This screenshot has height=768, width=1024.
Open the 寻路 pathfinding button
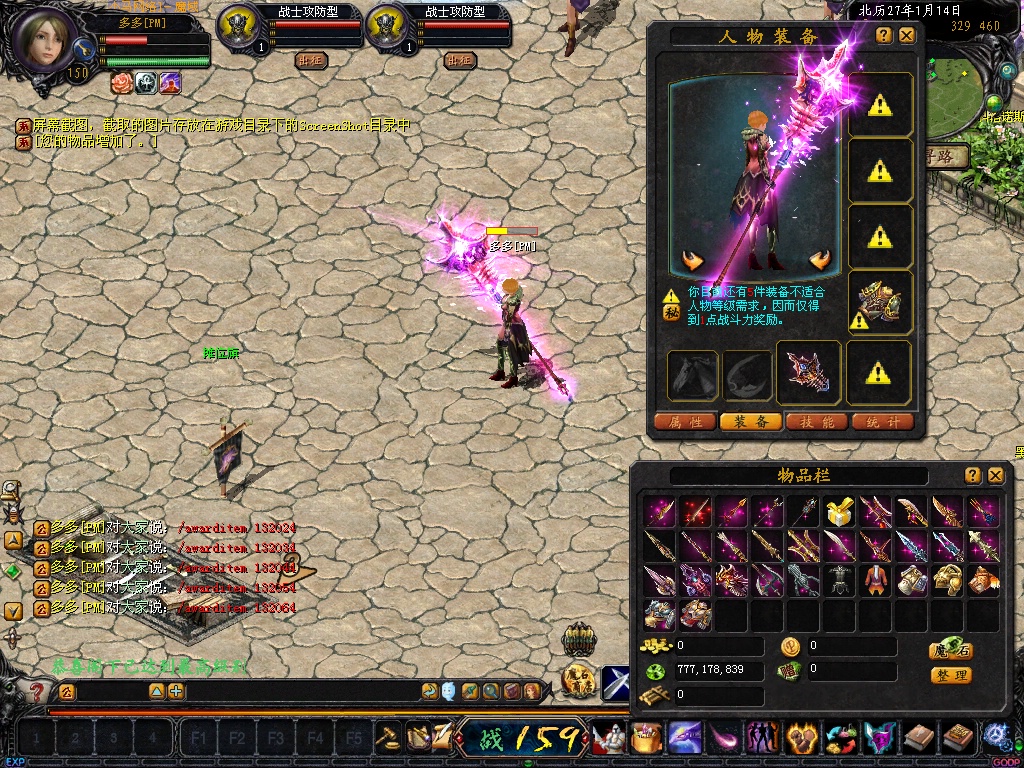click(x=947, y=156)
